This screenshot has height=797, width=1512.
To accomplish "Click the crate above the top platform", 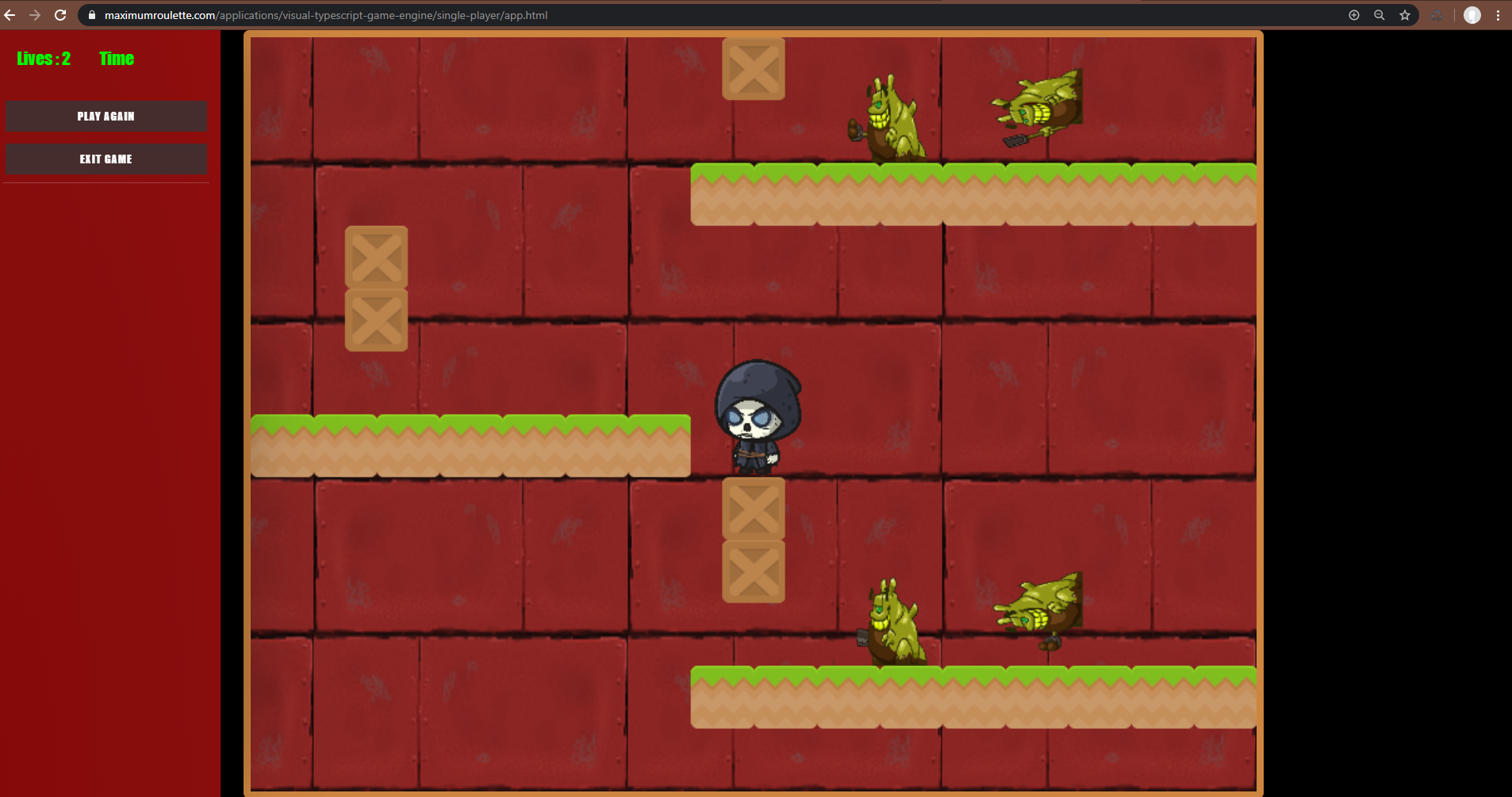I will [752, 69].
